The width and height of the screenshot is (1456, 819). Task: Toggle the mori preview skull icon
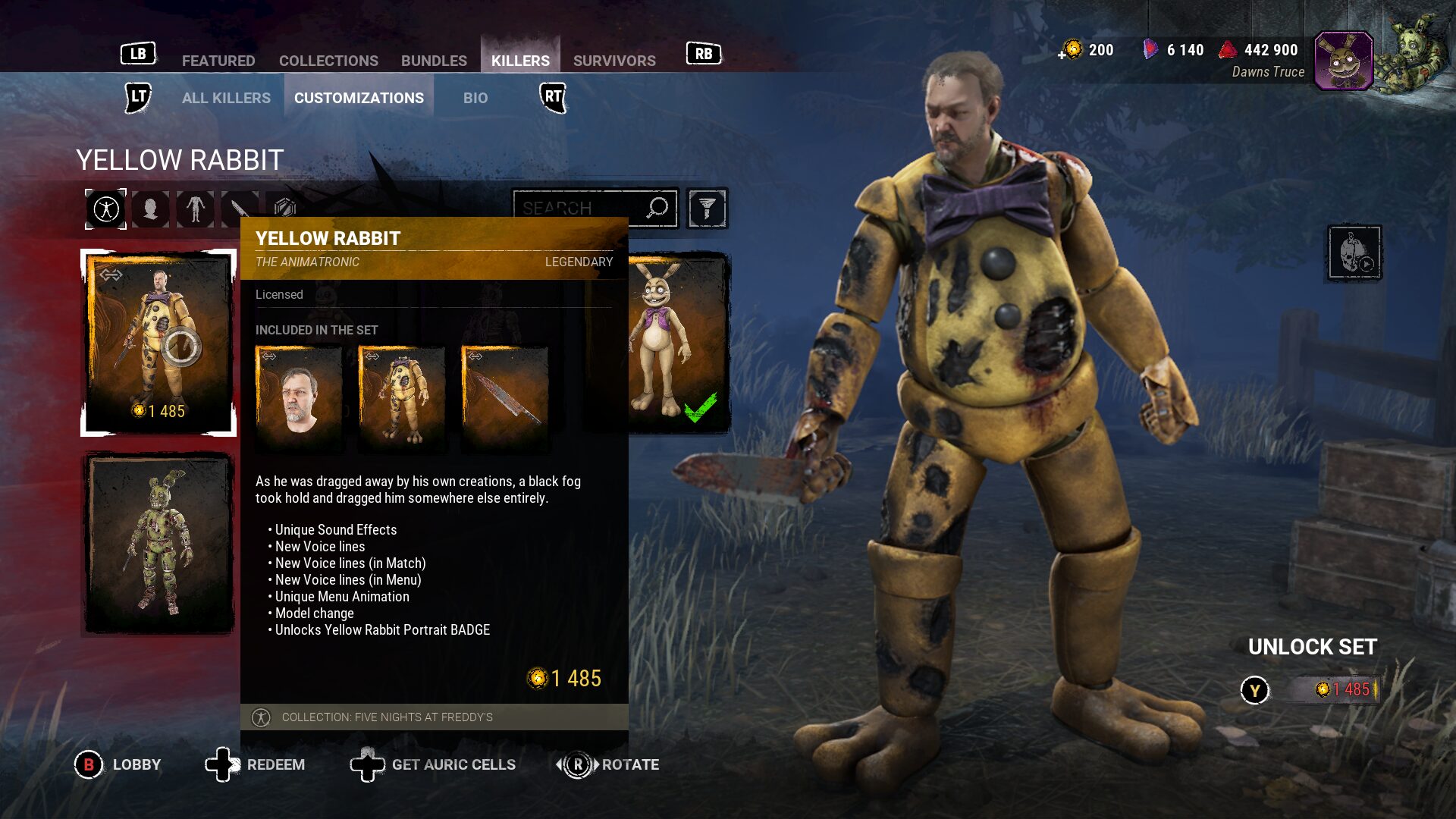point(1354,253)
